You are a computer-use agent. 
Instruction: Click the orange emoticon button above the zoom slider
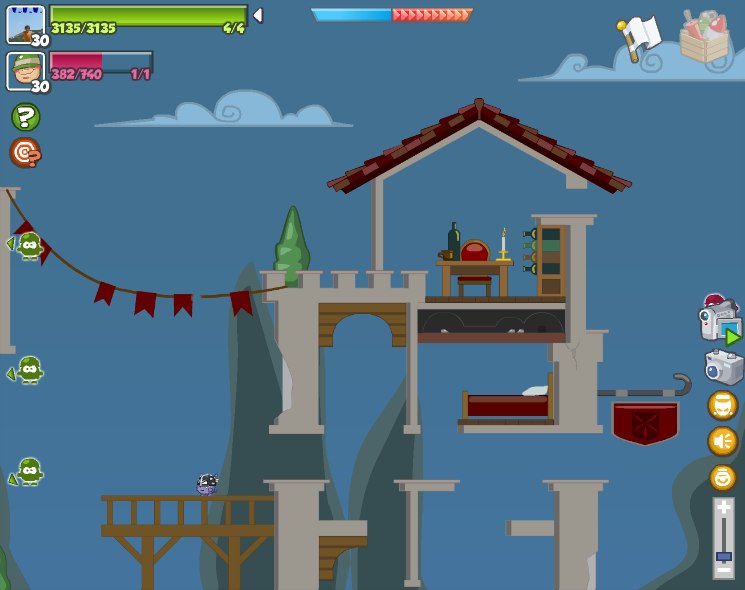tap(722, 477)
